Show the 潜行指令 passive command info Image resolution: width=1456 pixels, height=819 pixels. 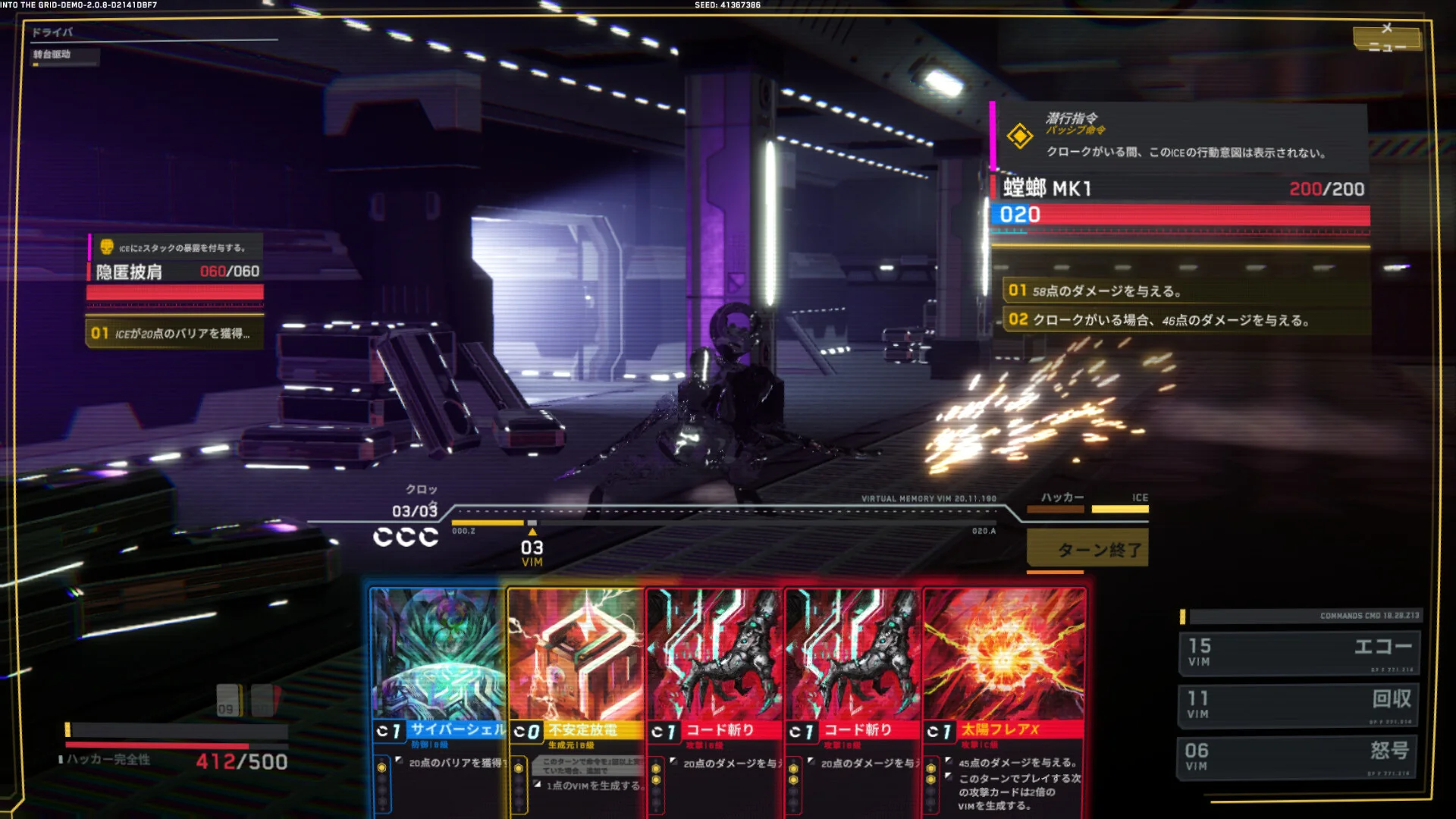pyautogui.click(x=1181, y=136)
